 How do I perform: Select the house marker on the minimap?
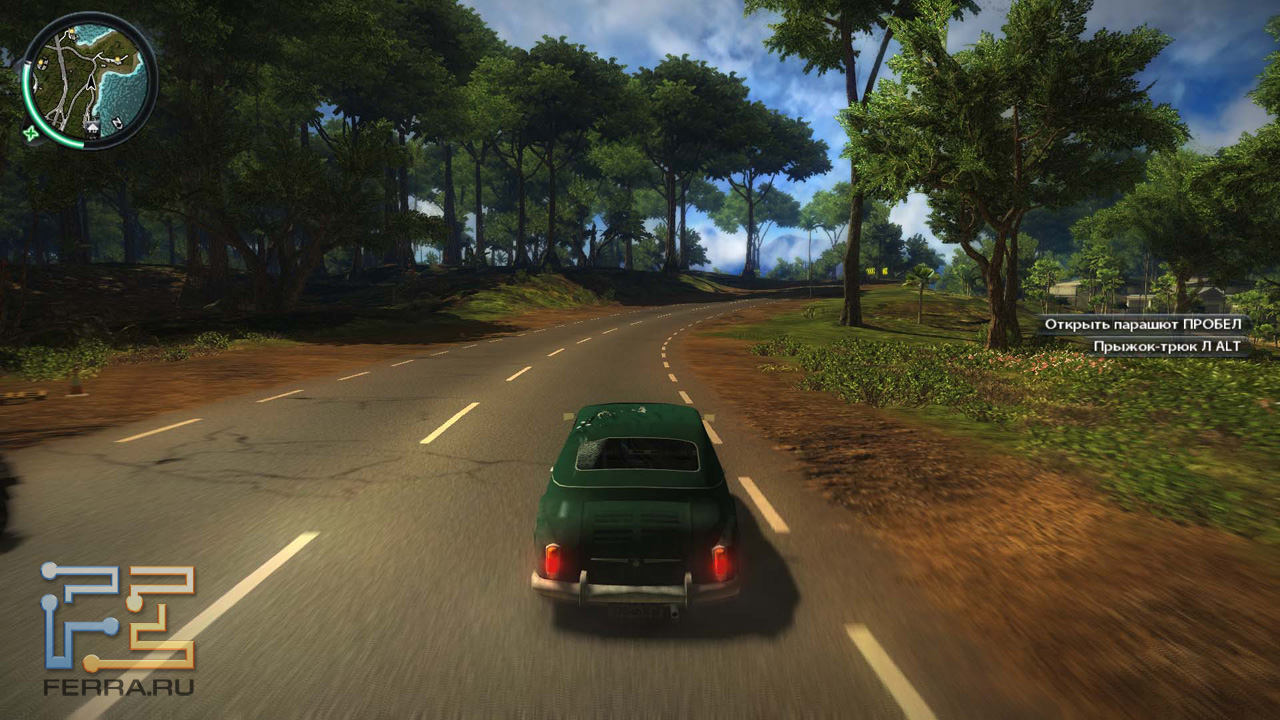point(94,128)
